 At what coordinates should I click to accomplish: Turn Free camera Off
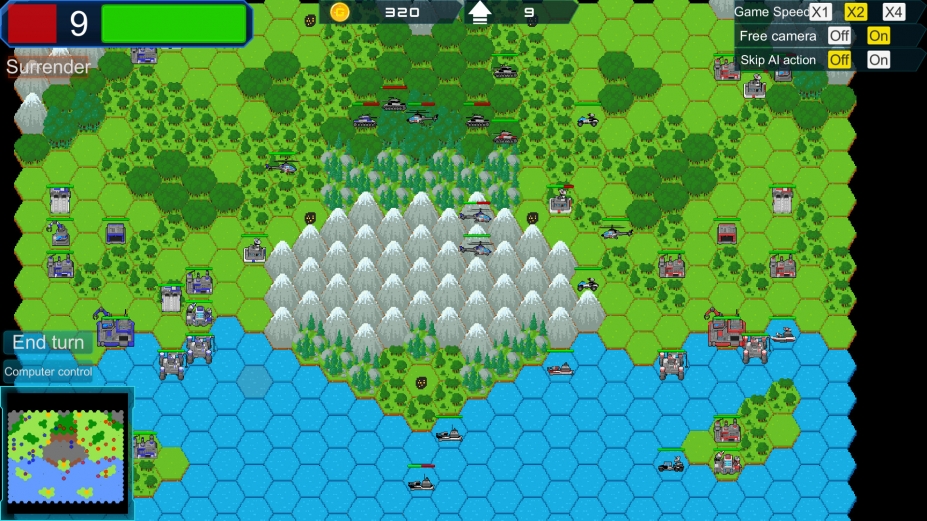click(x=839, y=36)
